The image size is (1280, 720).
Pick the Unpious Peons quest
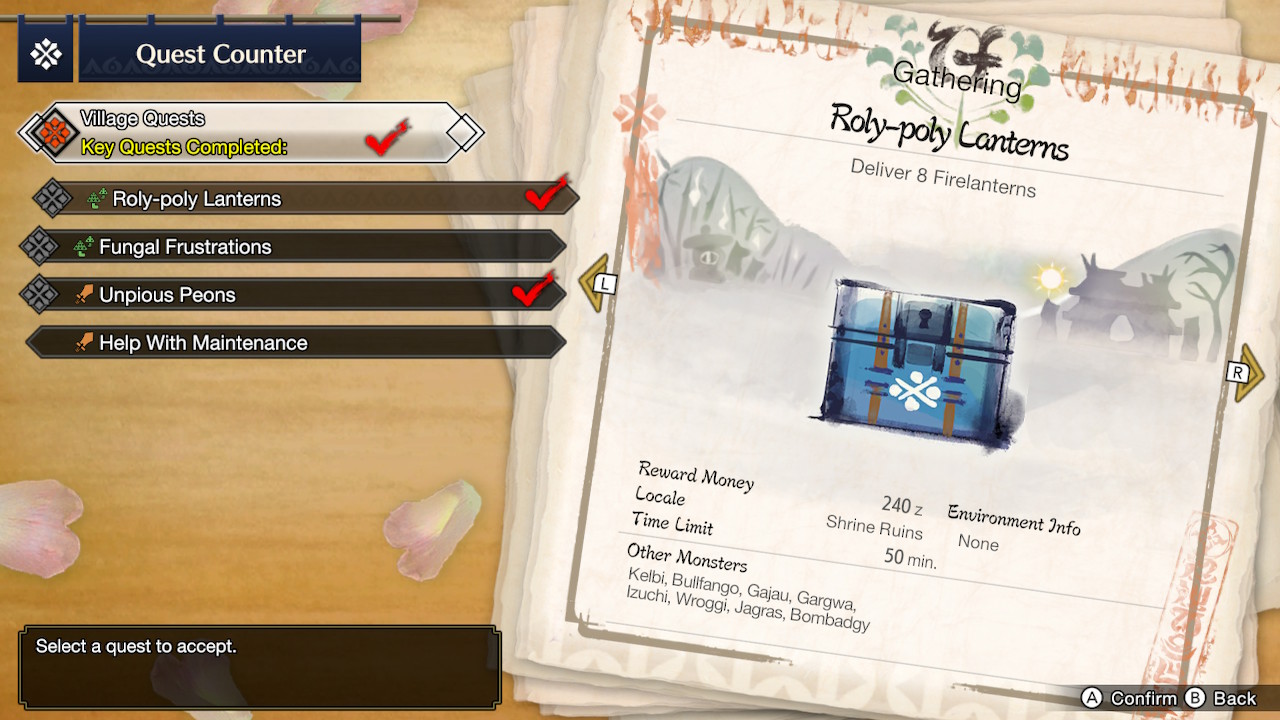tap(295, 295)
